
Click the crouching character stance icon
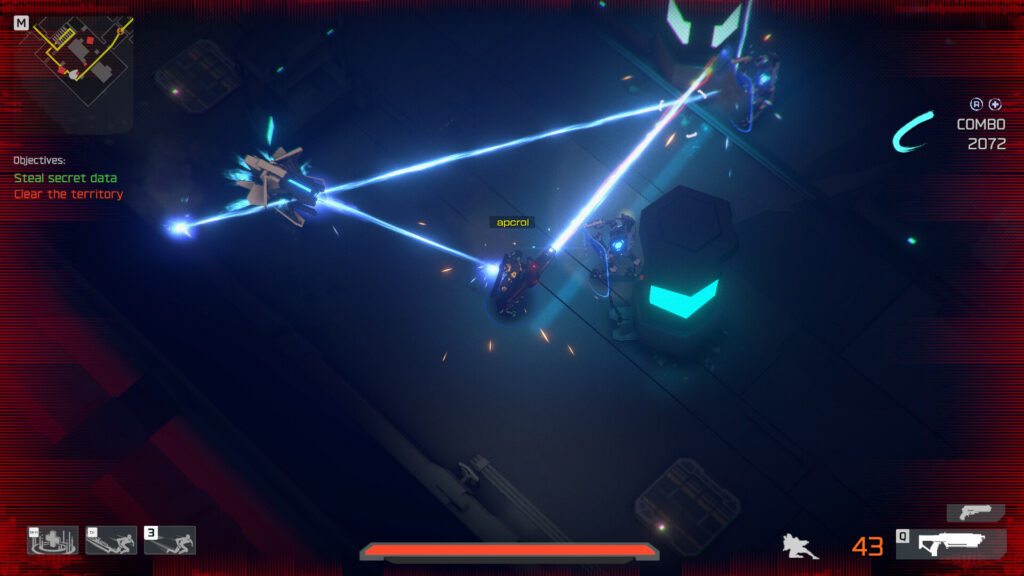[800, 546]
